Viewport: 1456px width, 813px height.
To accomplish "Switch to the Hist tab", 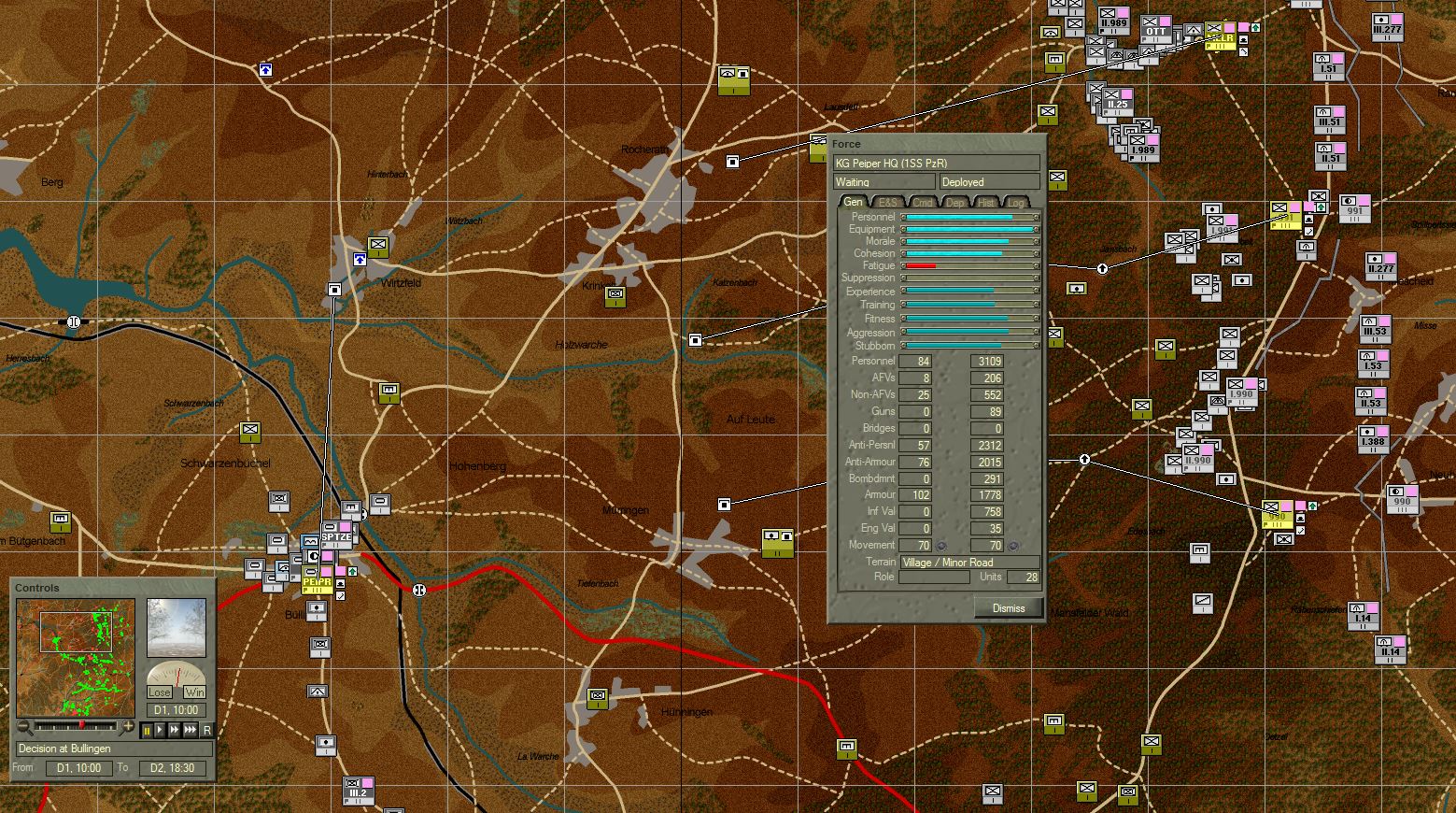I will coord(984,202).
